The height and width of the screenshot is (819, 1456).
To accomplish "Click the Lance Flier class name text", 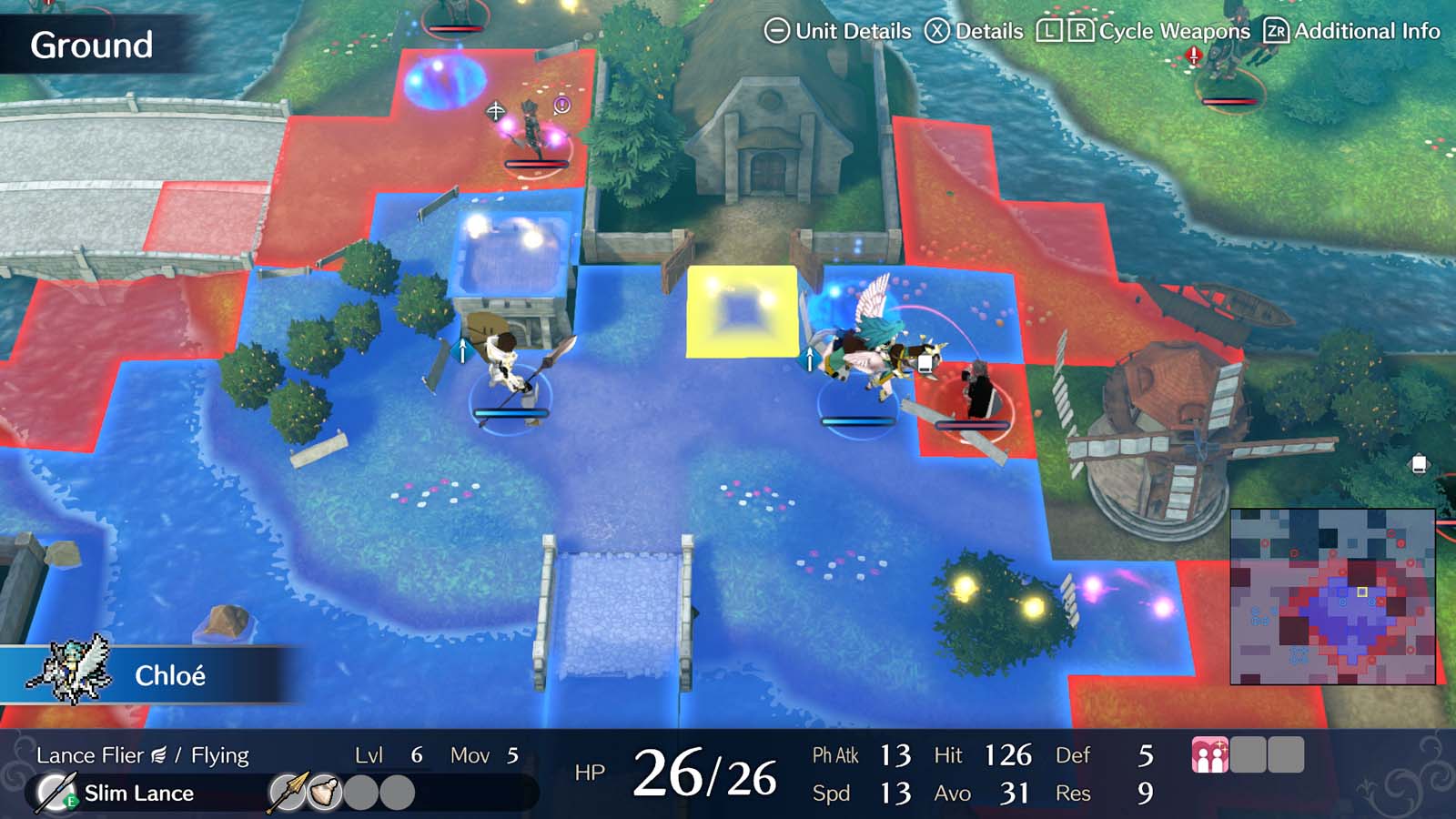I will 91,754.
